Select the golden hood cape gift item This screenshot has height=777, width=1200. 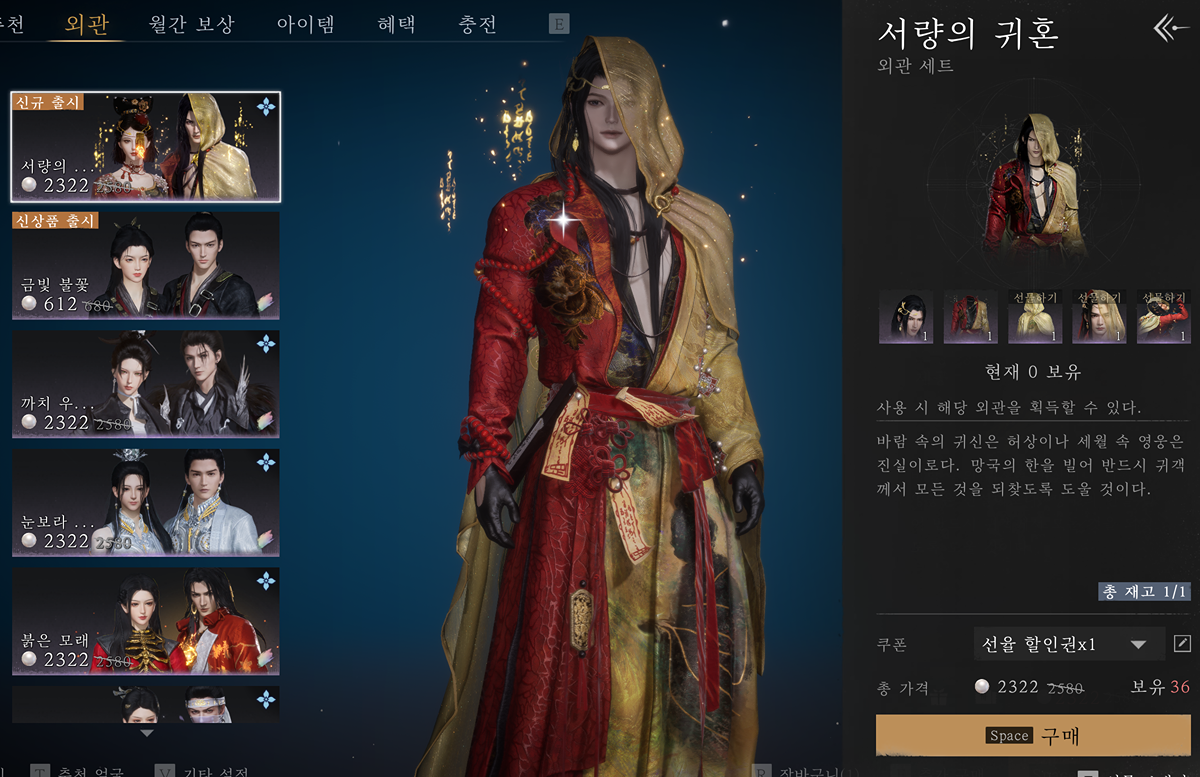[1035, 318]
